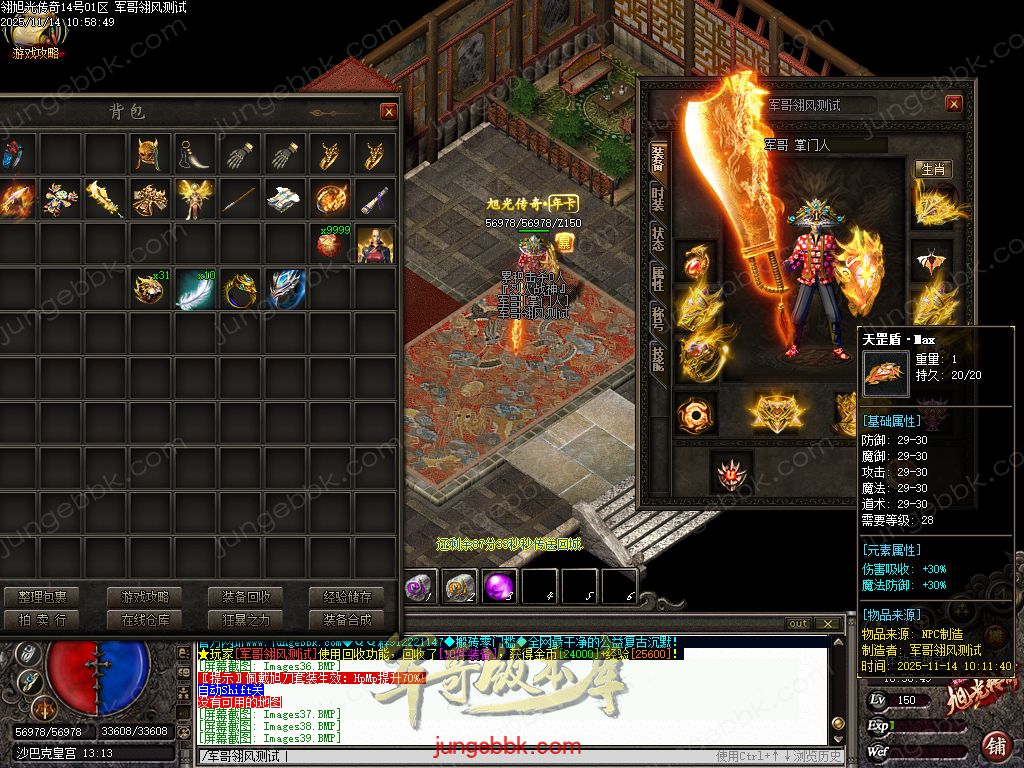Viewport: 1024px width, 768px height.
Task: Open the 装备合成 equipment synthesis
Action: tap(347, 620)
